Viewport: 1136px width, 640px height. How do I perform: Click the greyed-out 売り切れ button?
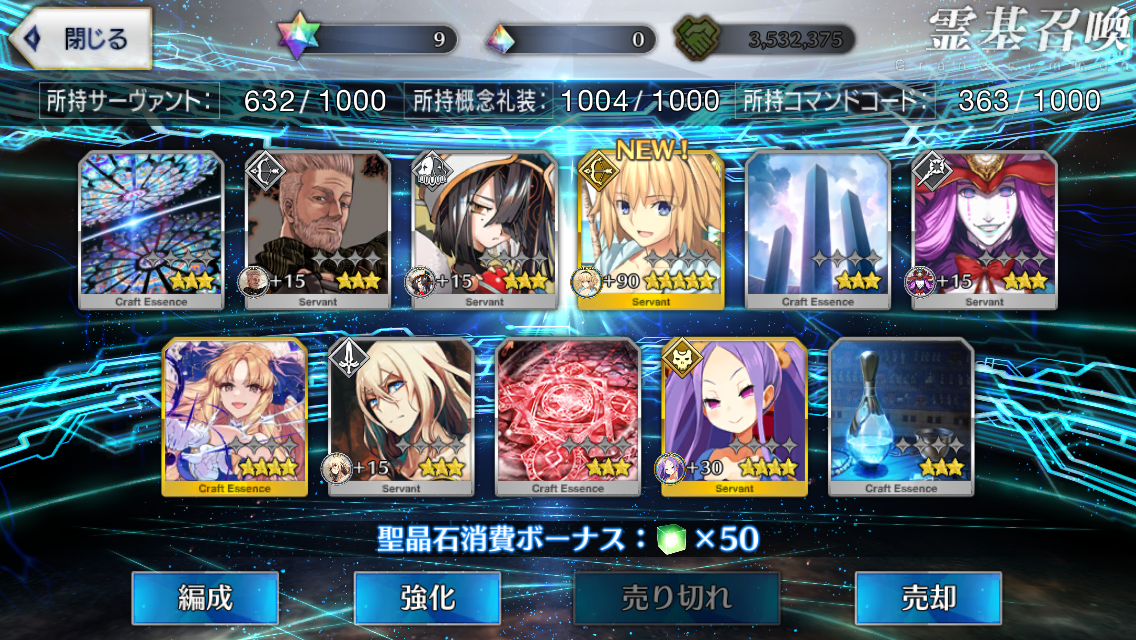[677, 598]
